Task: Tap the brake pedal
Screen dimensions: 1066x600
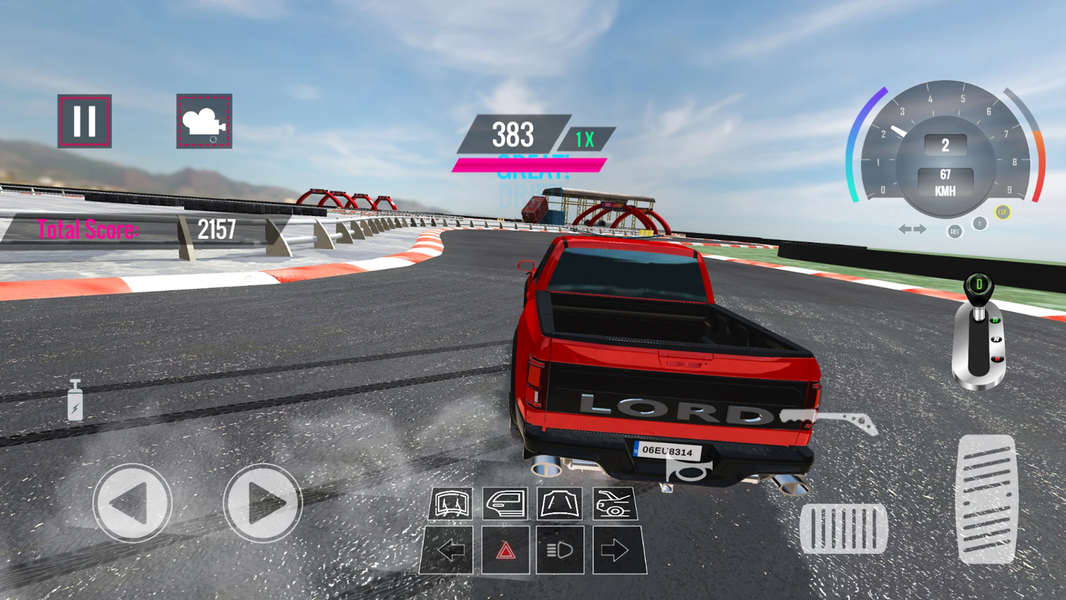Action: [844, 528]
